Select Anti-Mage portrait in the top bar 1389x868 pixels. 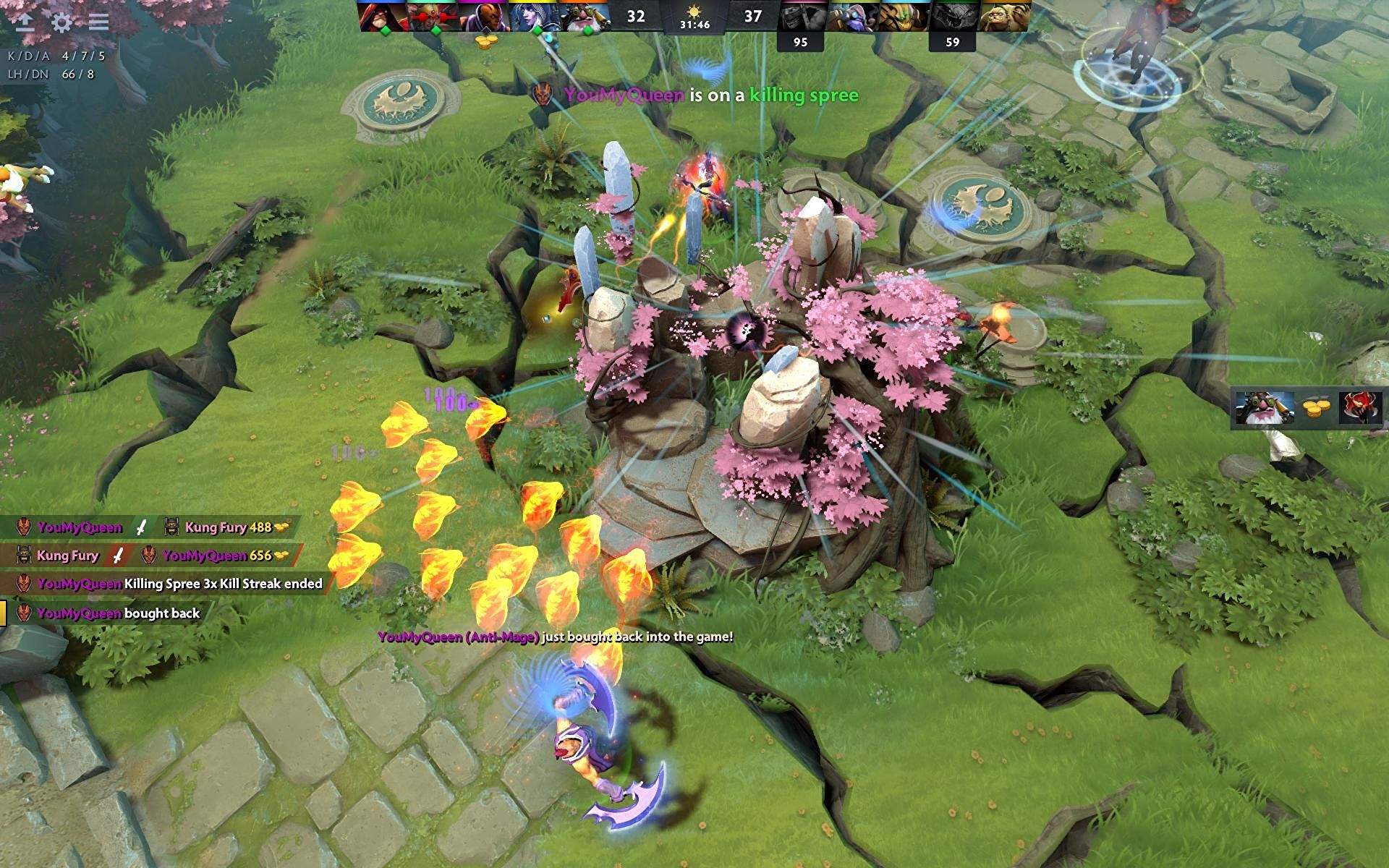coord(481,16)
